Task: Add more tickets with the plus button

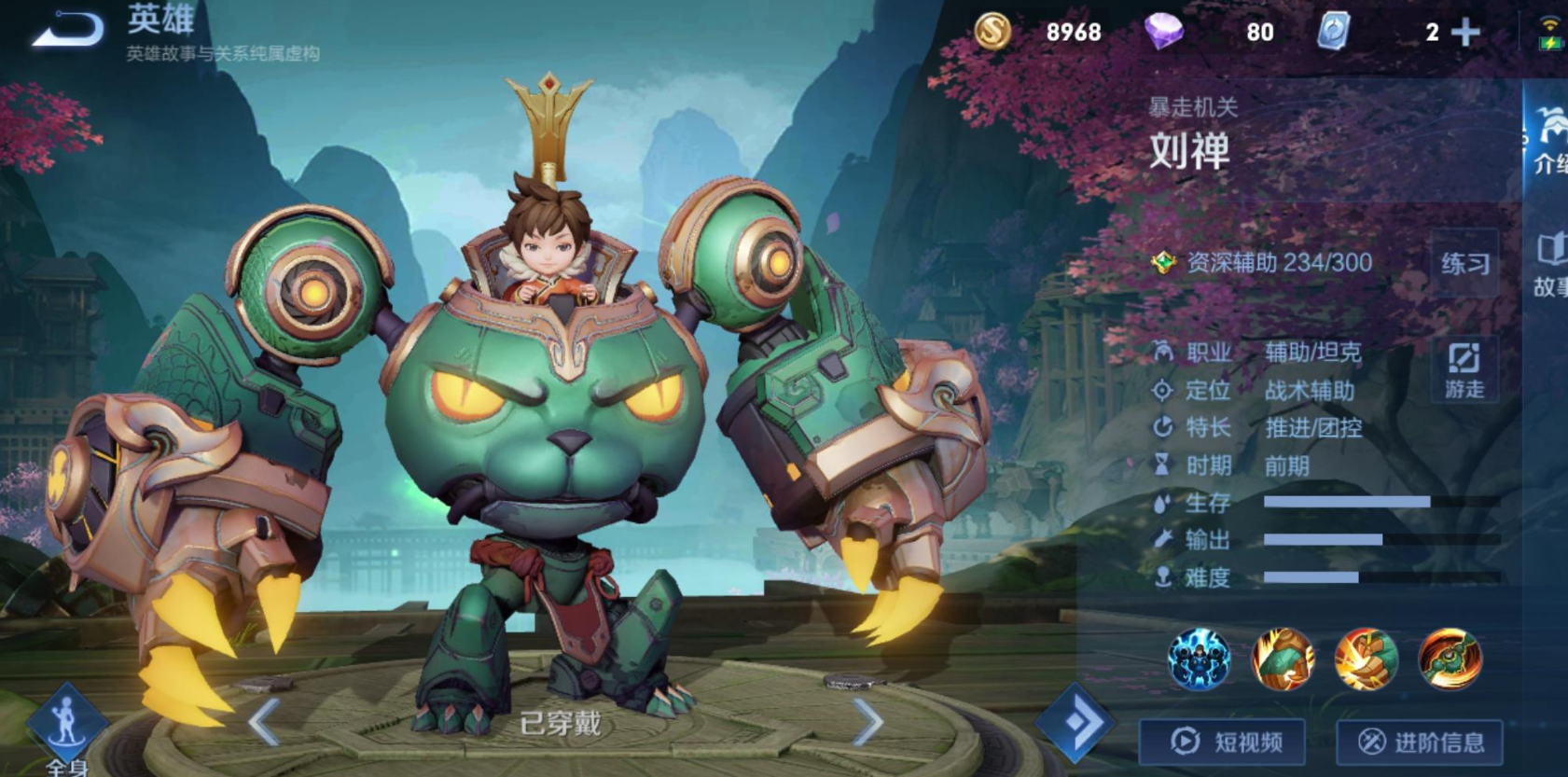Action: (x=1466, y=33)
